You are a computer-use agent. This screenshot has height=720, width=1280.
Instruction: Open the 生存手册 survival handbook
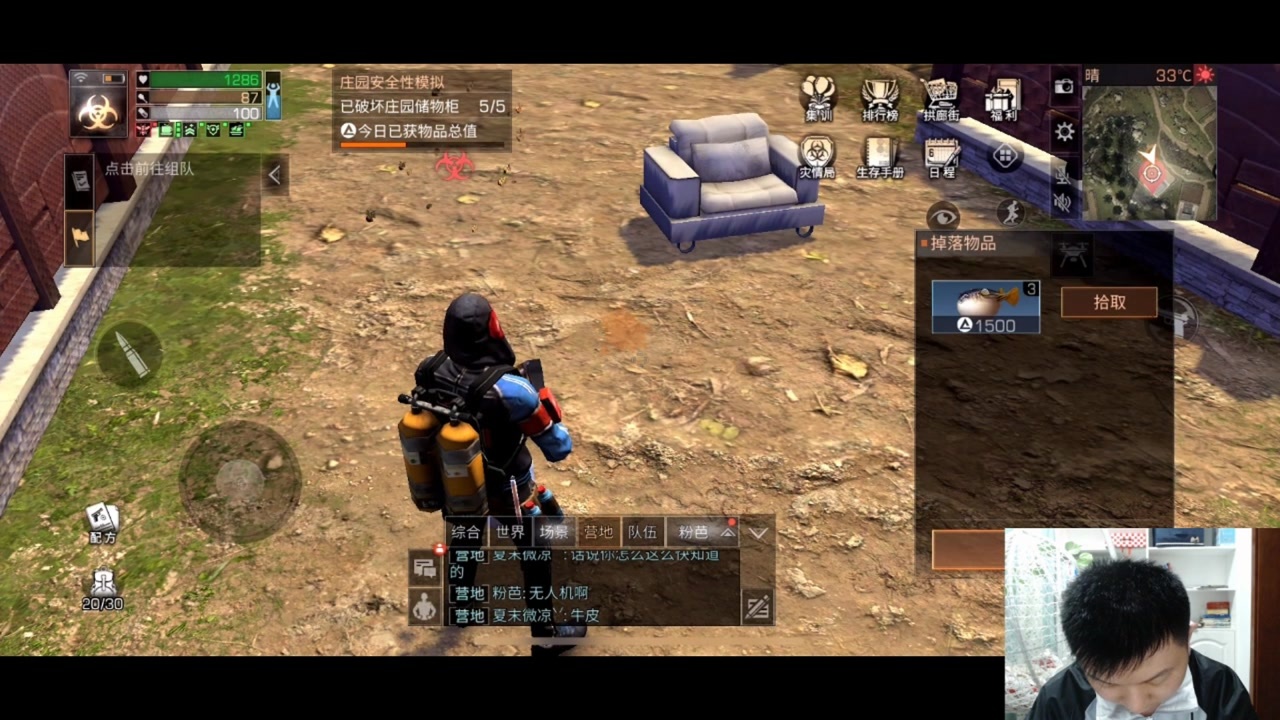pyautogui.click(x=880, y=157)
